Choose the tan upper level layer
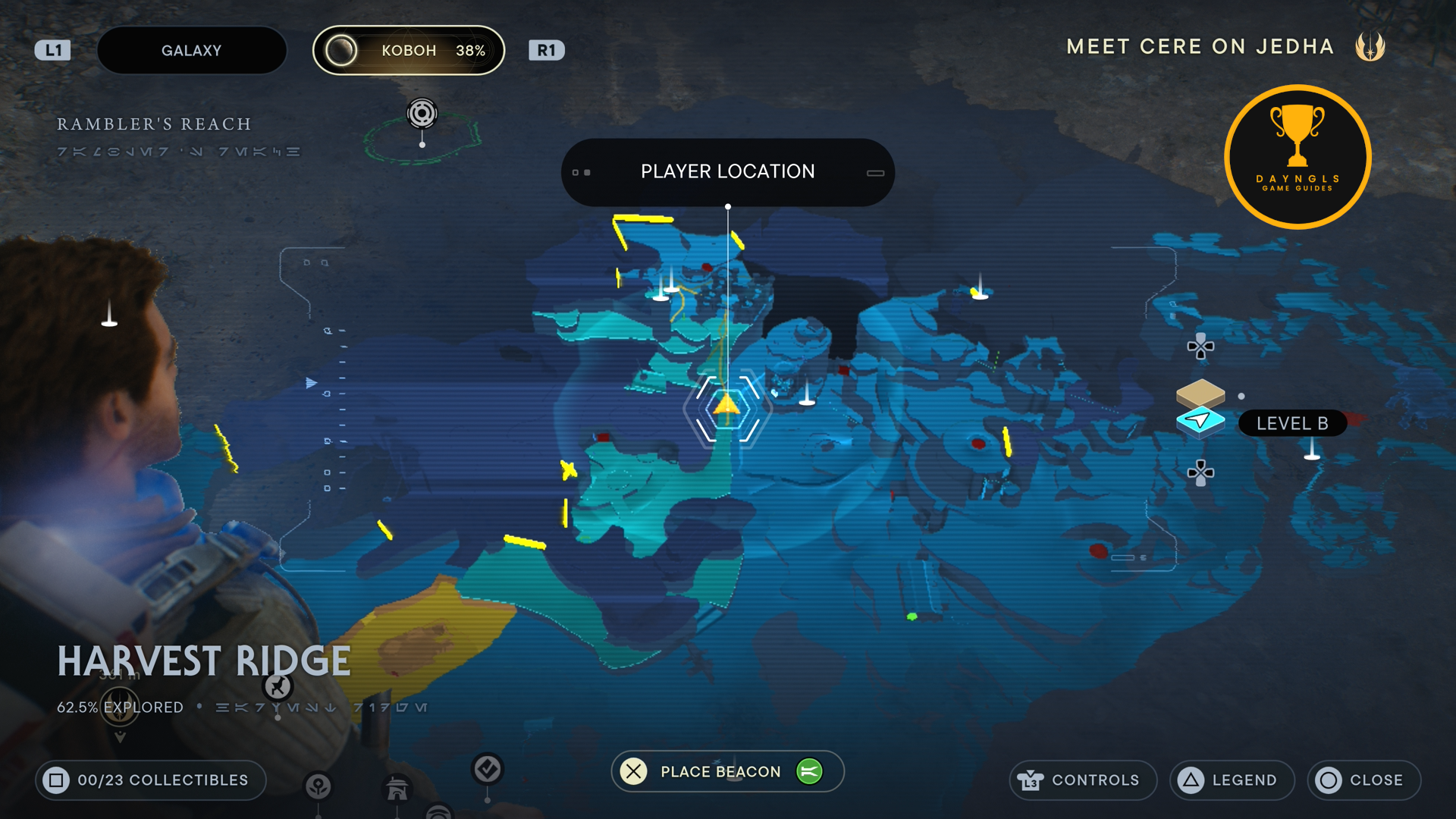Viewport: 1456px width, 819px height. 1200,392
